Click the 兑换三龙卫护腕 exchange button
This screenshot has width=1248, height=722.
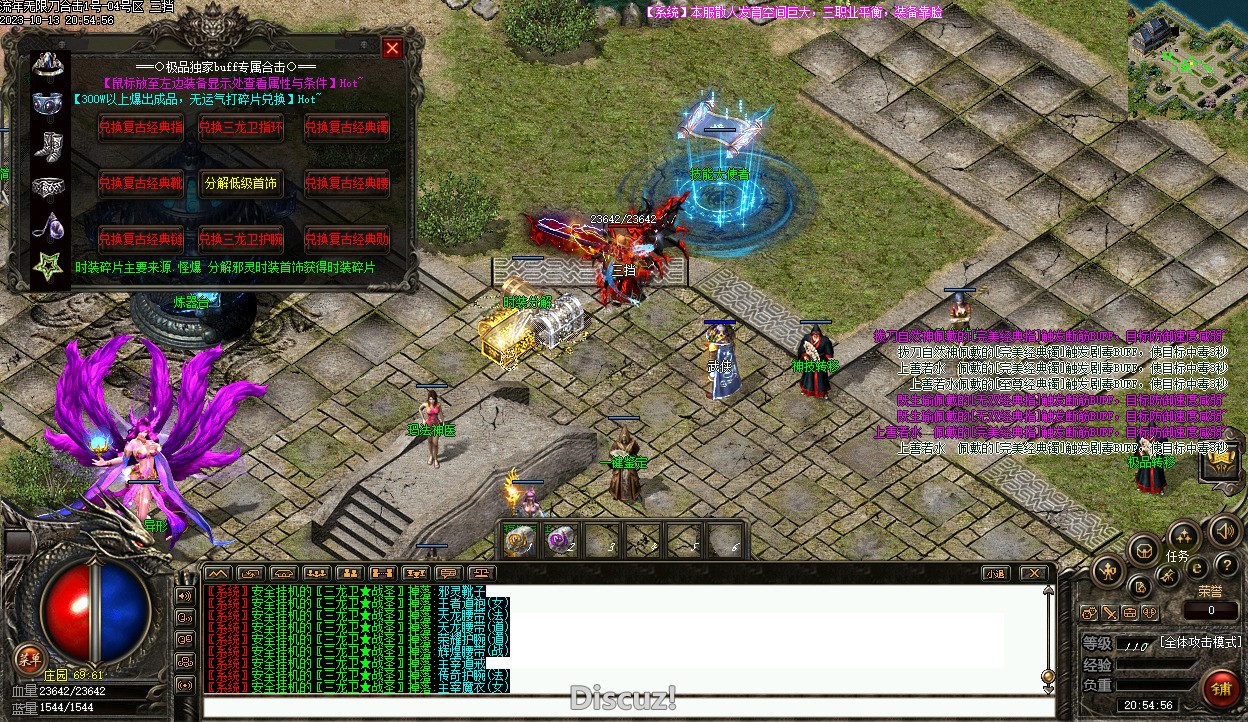pyautogui.click(x=241, y=240)
